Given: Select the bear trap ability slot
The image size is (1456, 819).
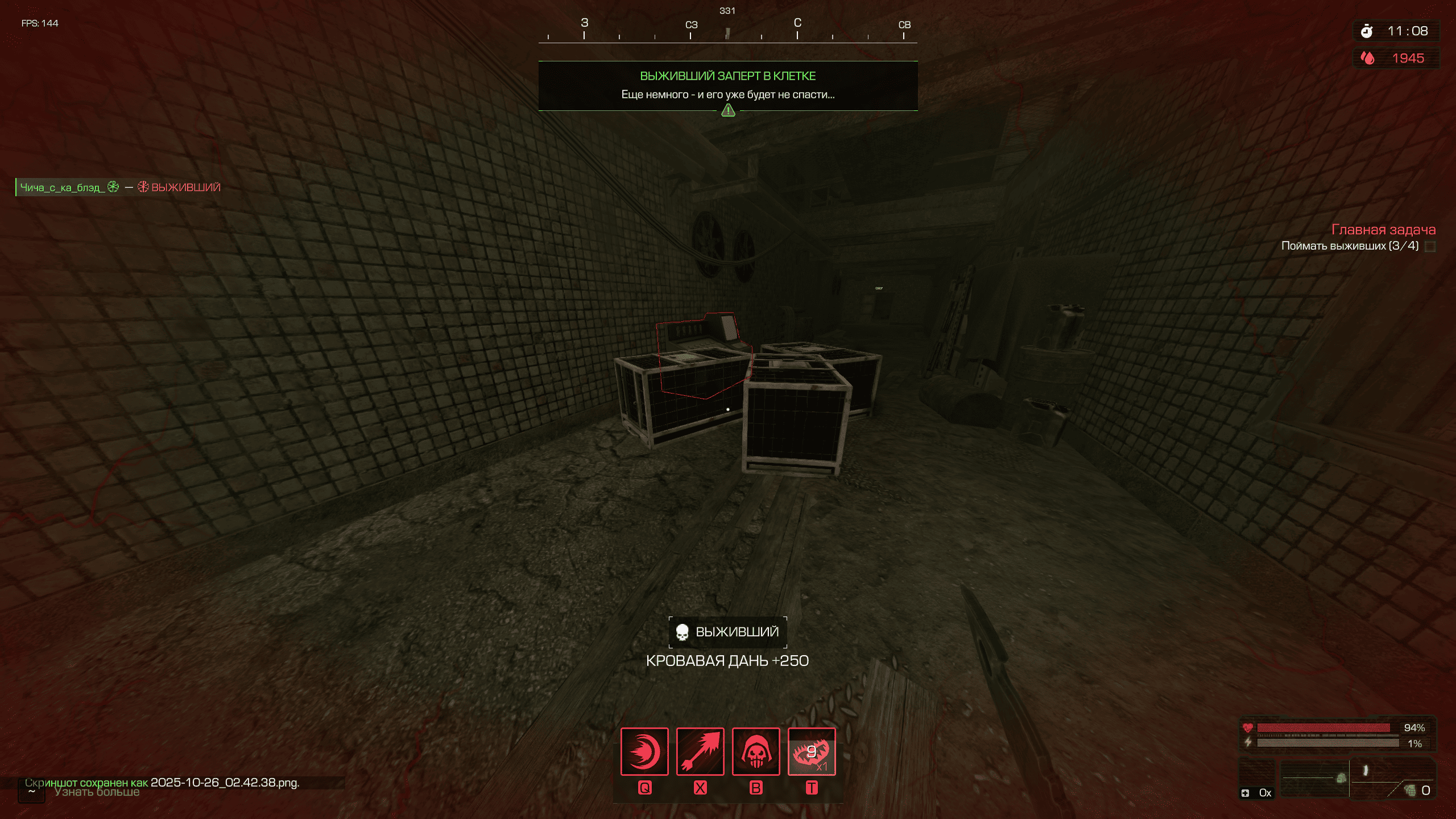Looking at the screenshot, I should coord(812,751).
